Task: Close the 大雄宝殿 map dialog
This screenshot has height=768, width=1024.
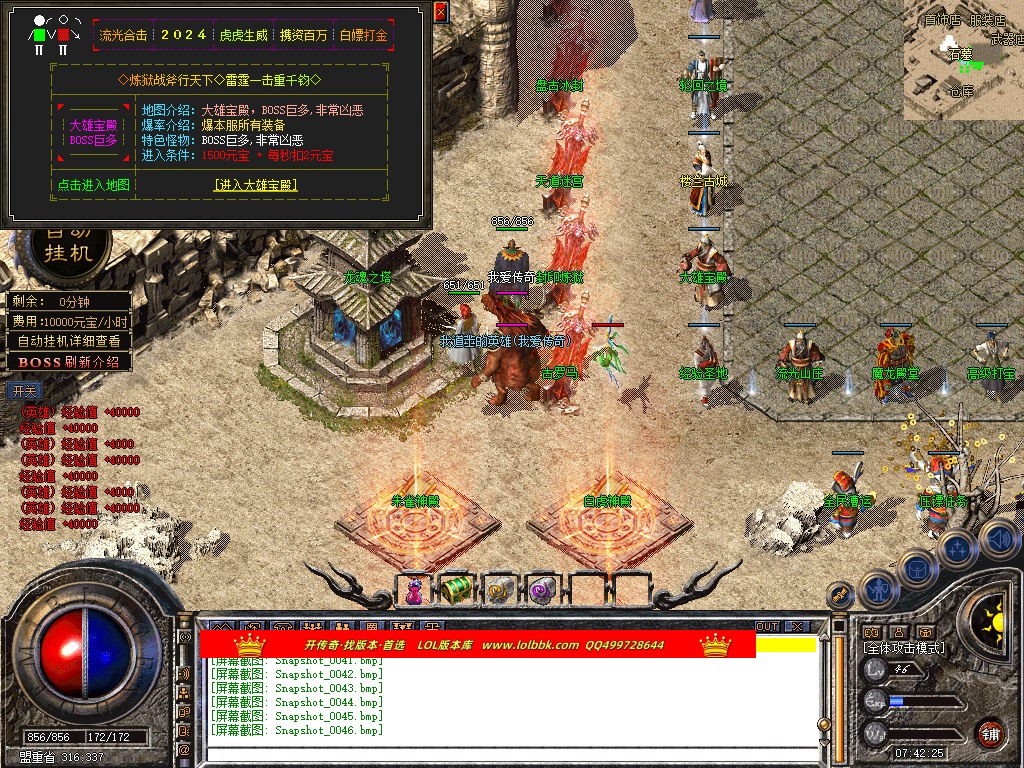Action: [x=441, y=12]
